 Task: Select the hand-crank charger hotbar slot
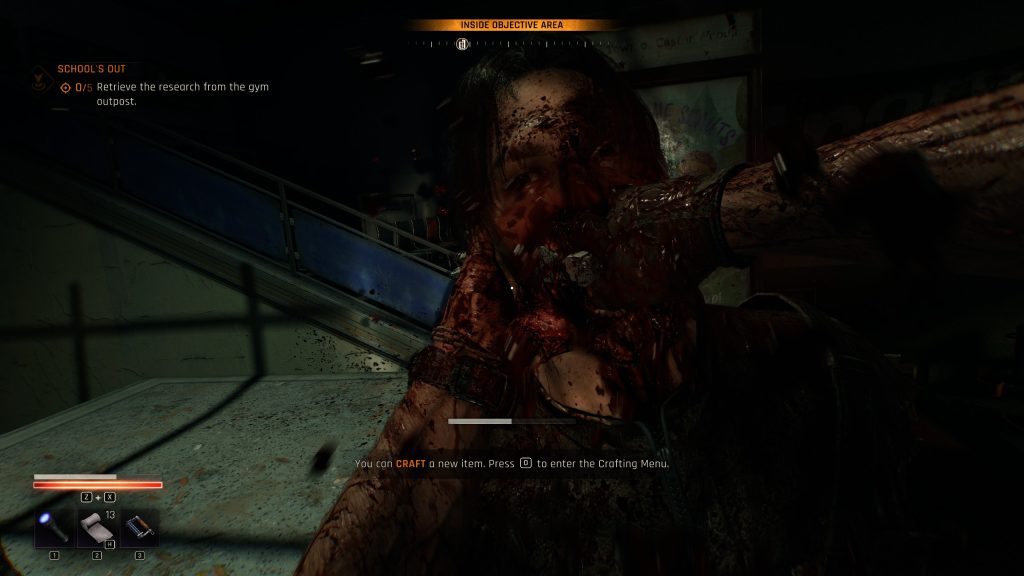139,527
